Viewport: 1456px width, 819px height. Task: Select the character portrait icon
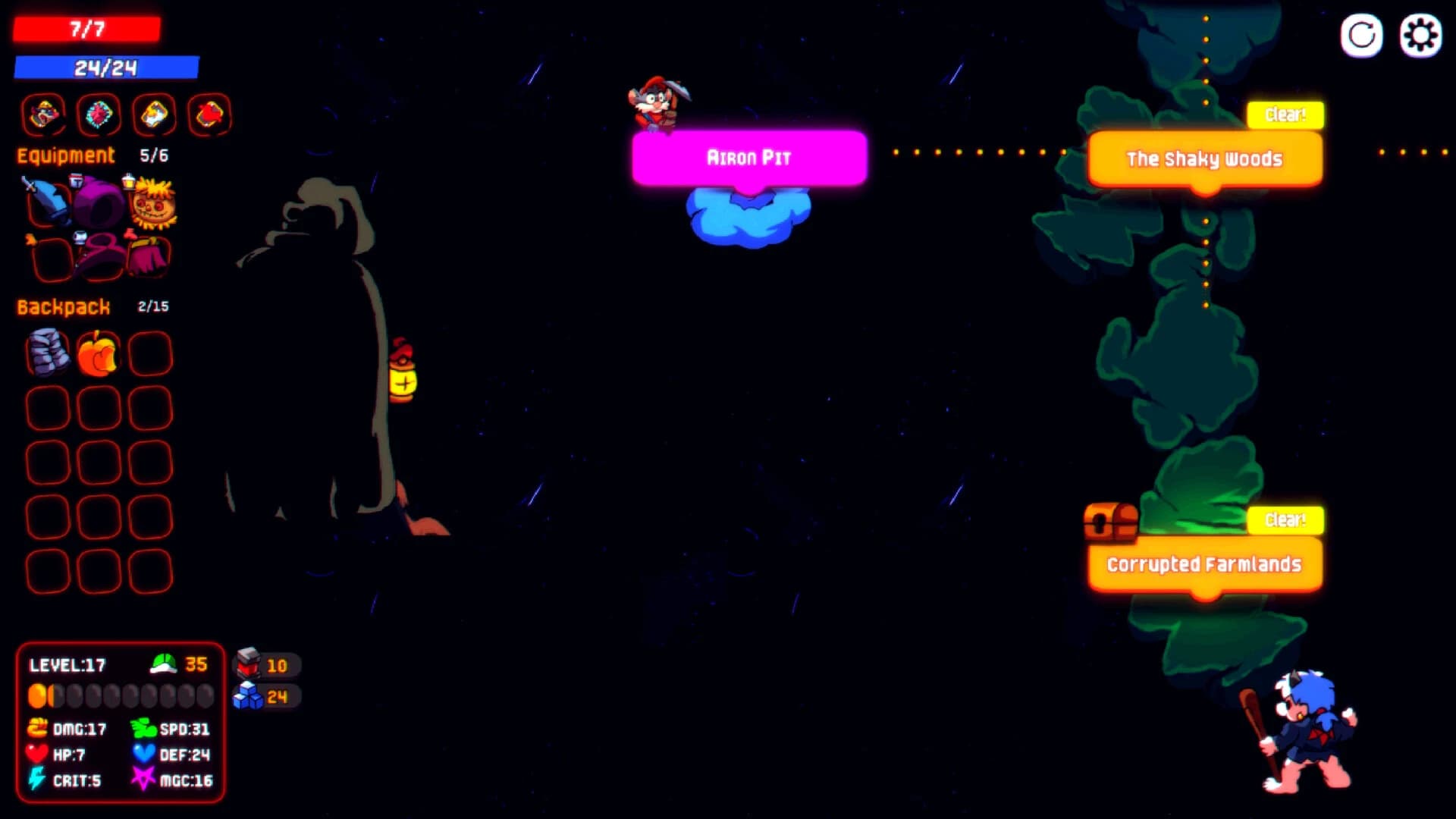(x=43, y=114)
